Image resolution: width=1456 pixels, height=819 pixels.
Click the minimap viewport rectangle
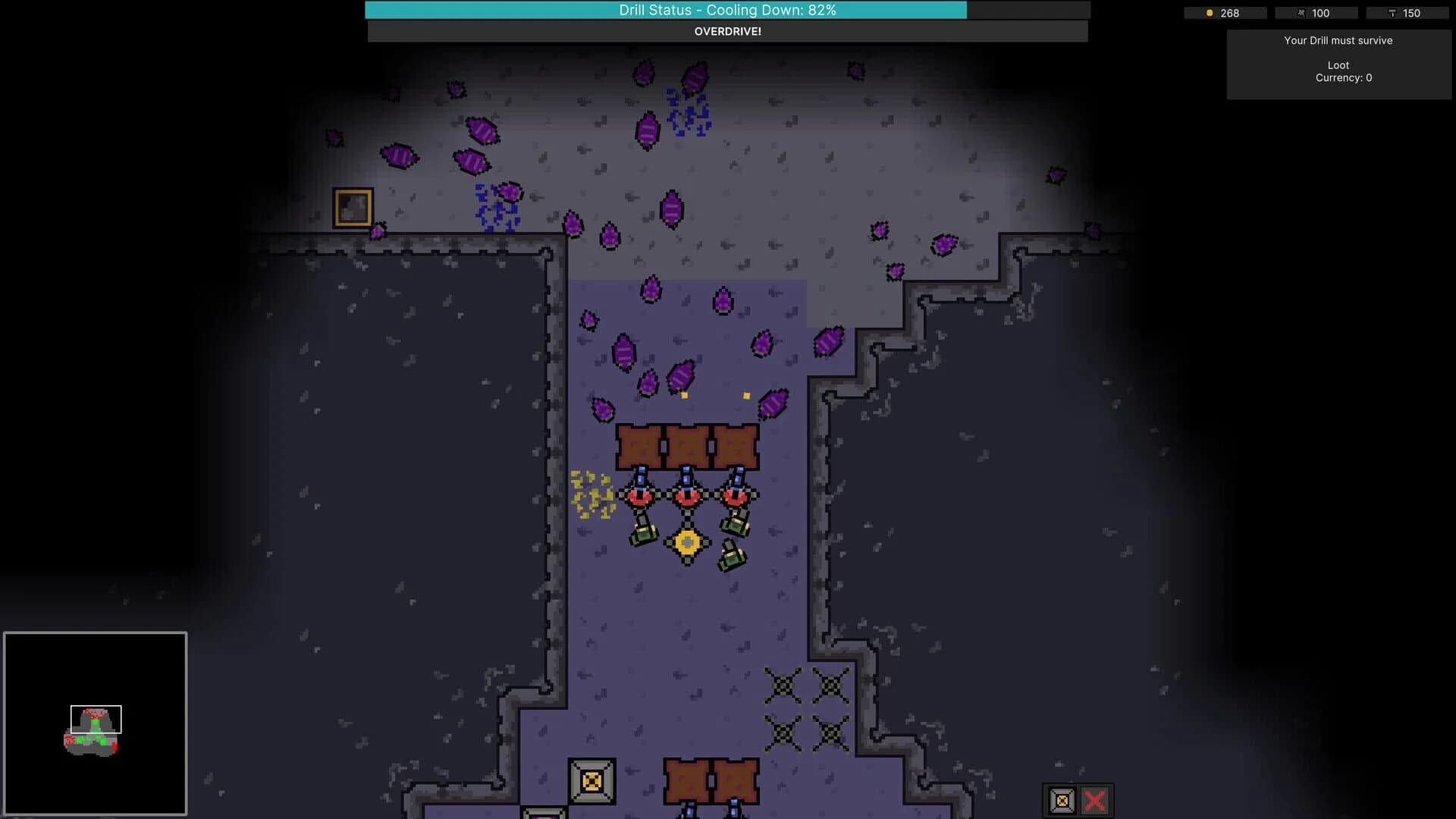[x=95, y=720]
